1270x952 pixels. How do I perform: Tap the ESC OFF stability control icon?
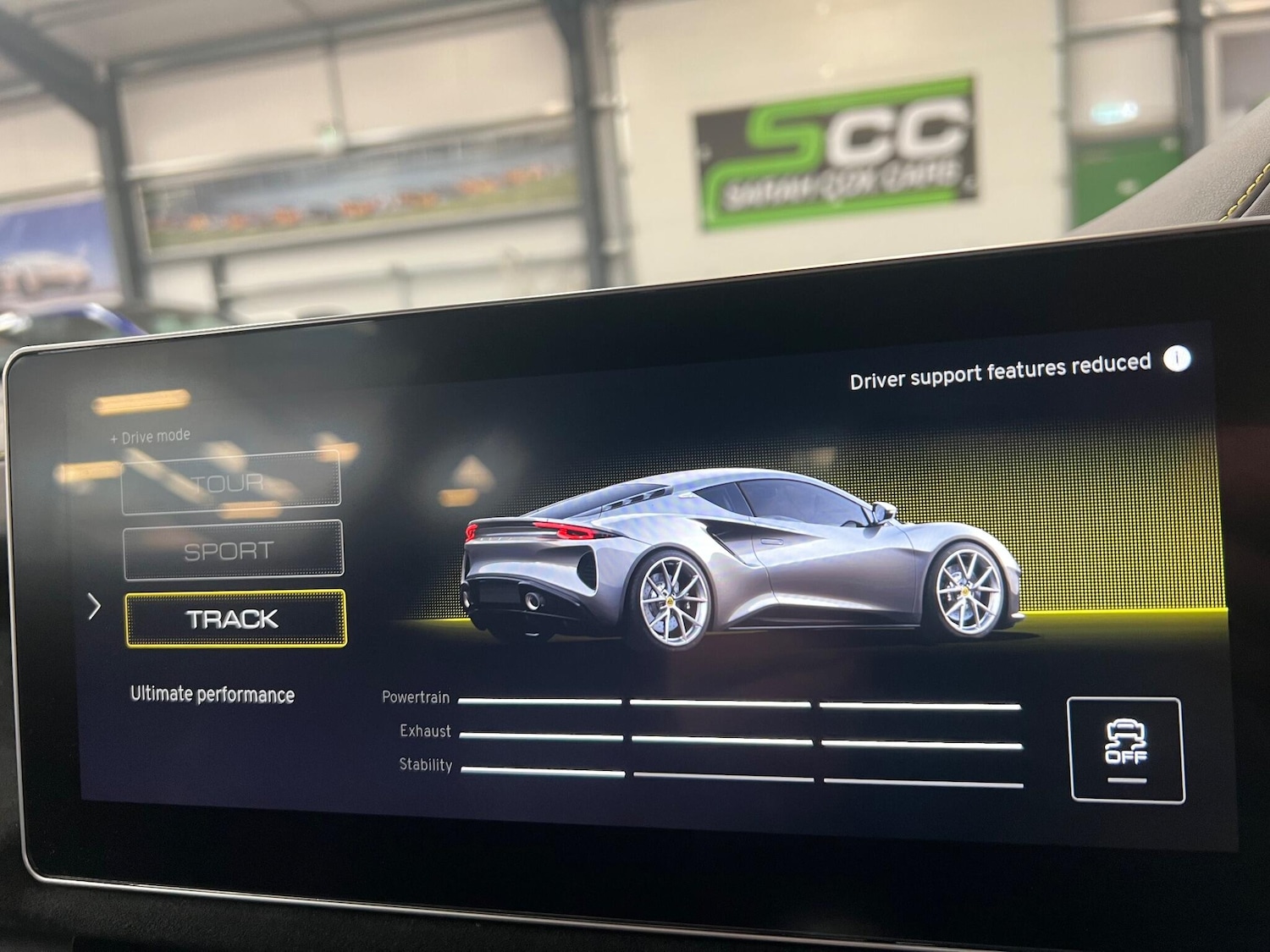point(1126,749)
